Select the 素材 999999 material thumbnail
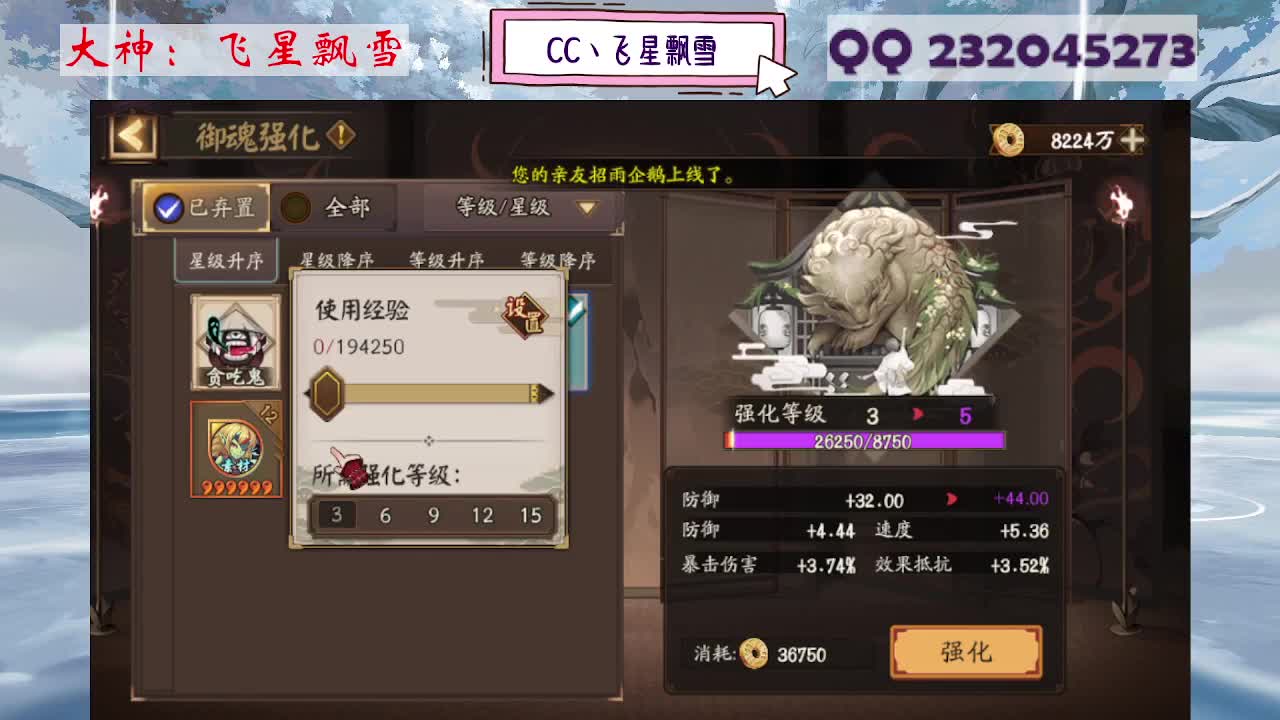This screenshot has width=1280, height=720. click(x=235, y=447)
